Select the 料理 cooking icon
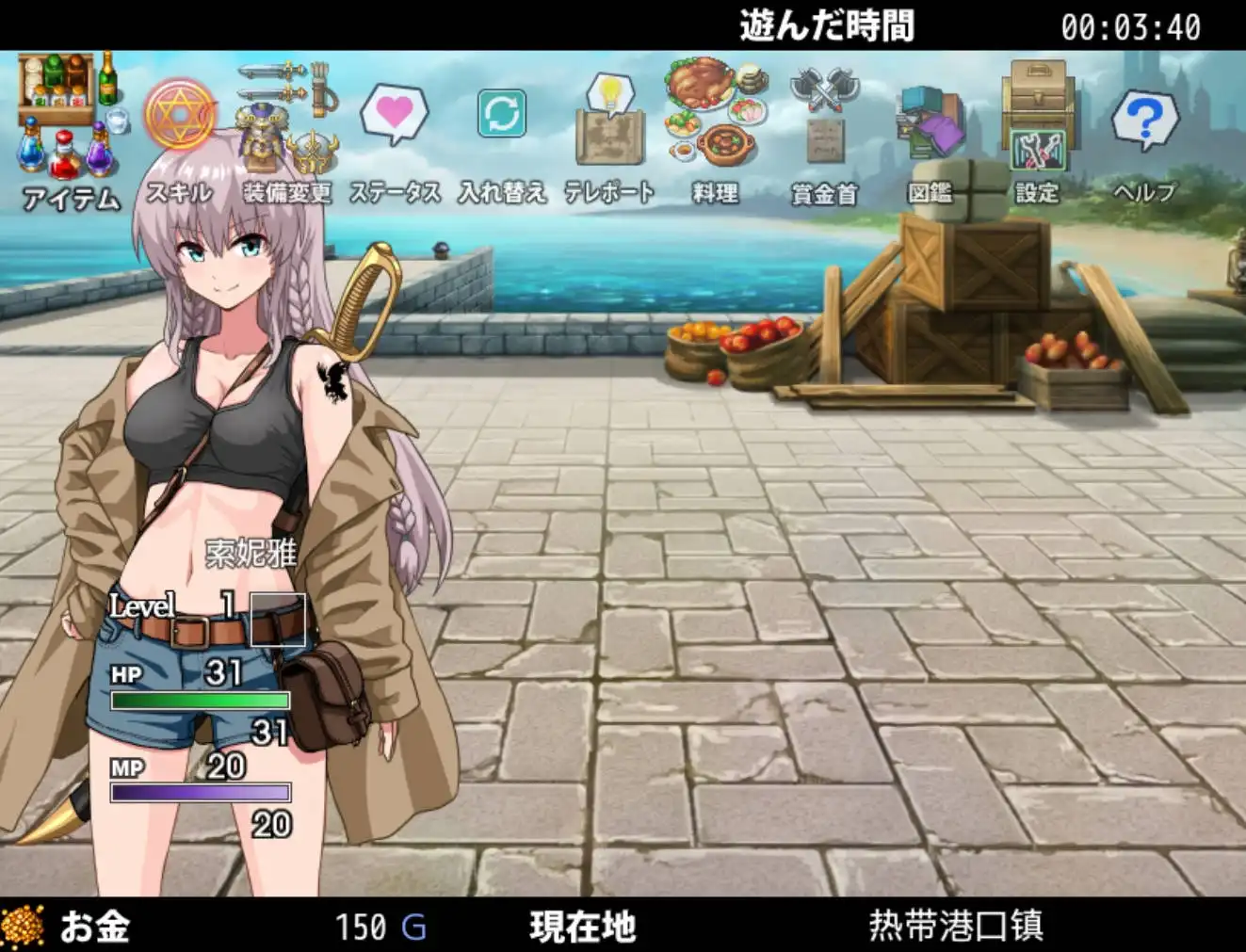Image resolution: width=1246 pixels, height=952 pixels. [x=718, y=113]
